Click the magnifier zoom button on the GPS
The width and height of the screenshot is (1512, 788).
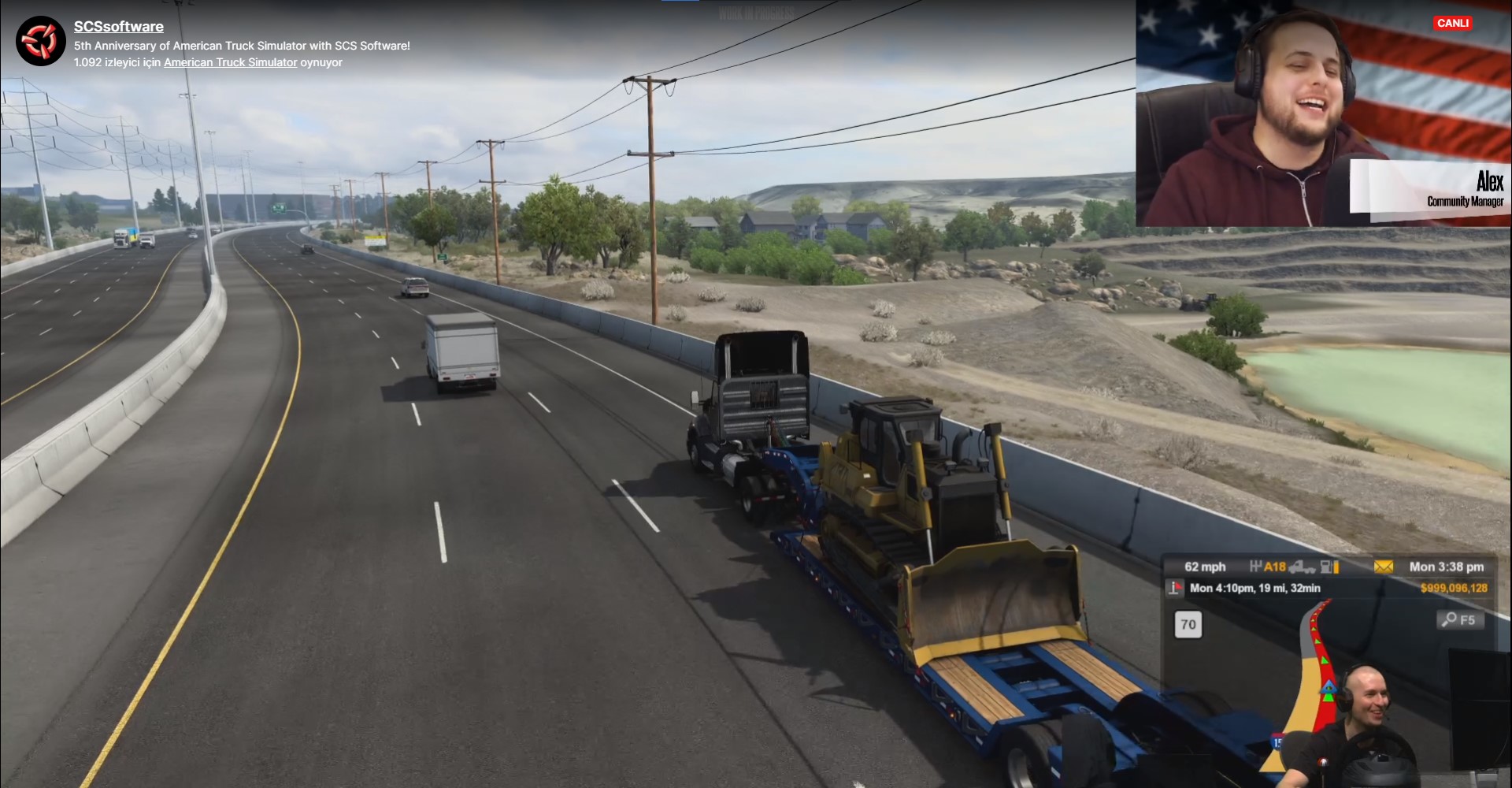point(1459,620)
